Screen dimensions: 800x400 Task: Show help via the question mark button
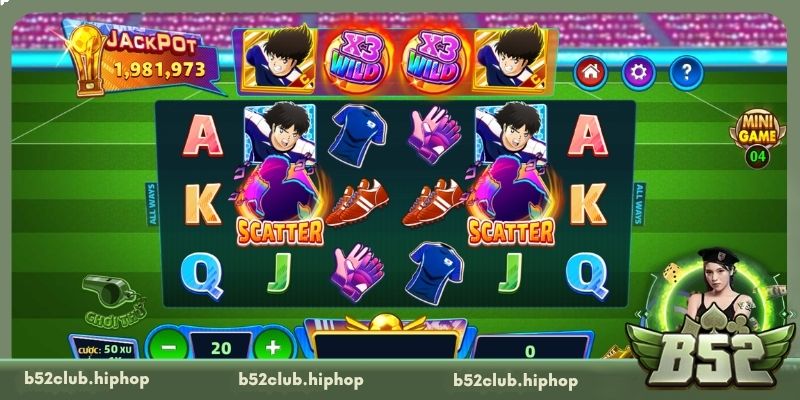[x=685, y=72]
